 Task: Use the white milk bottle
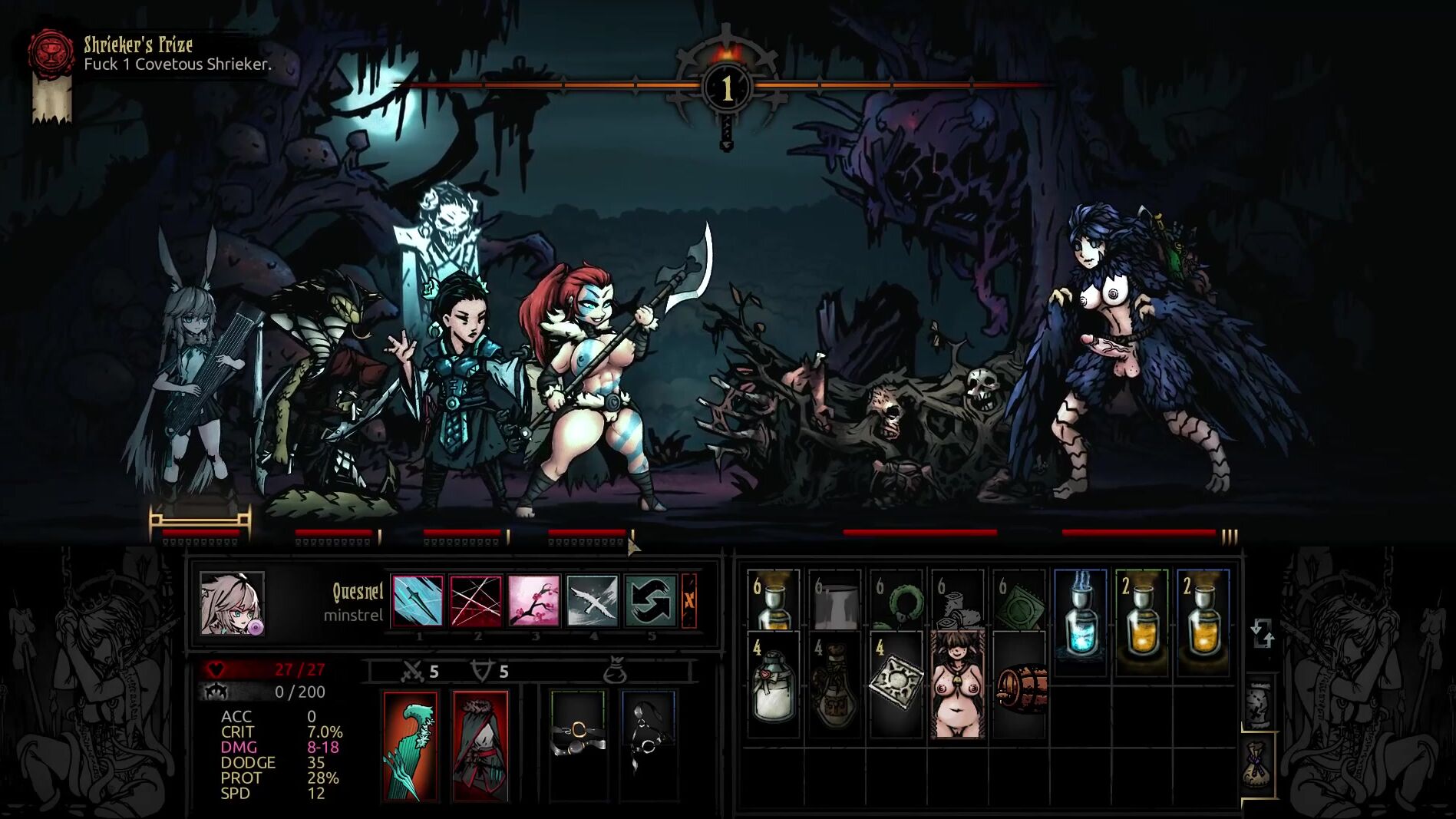773,685
